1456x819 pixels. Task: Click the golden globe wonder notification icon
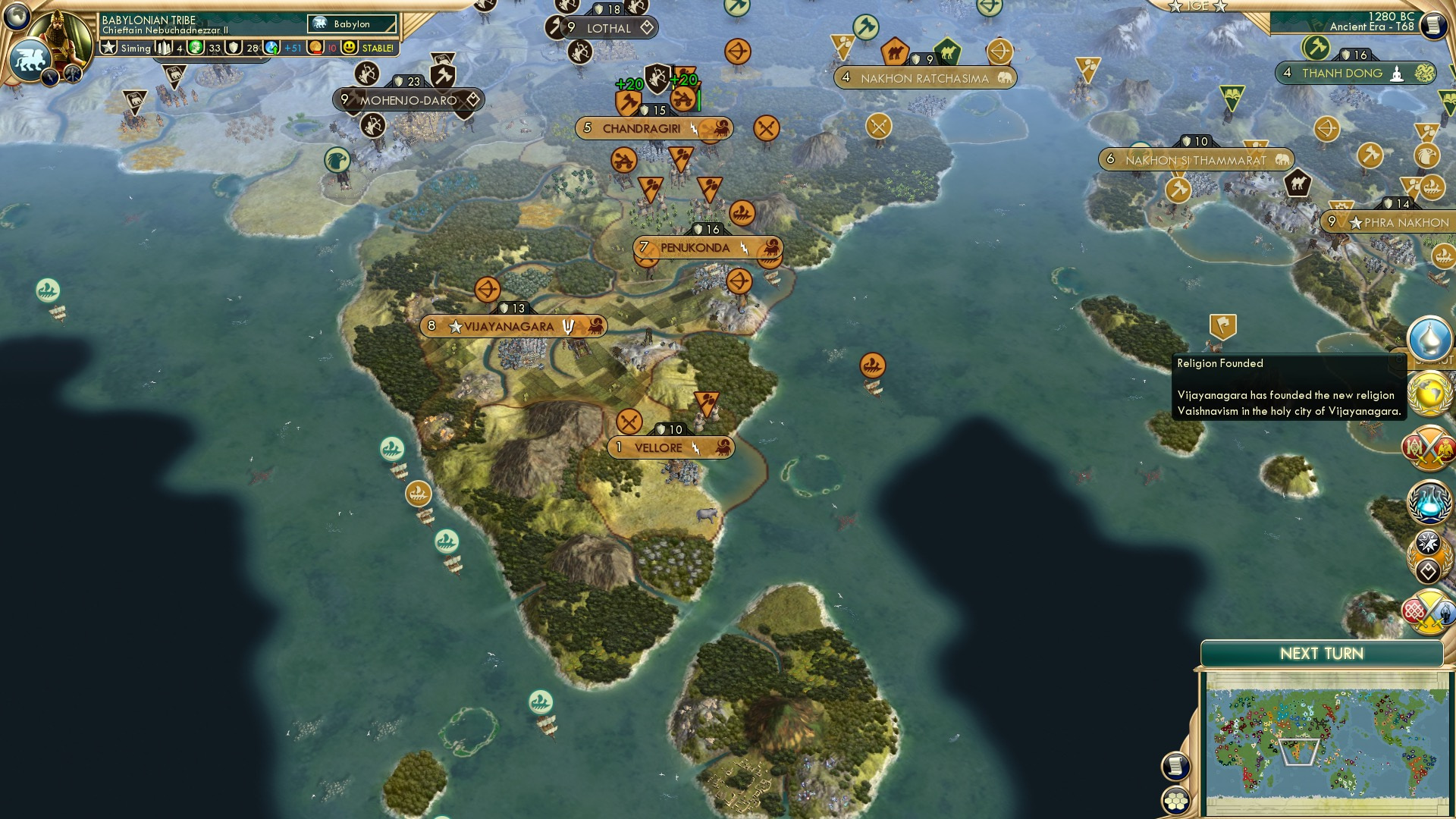point(1429,392)
